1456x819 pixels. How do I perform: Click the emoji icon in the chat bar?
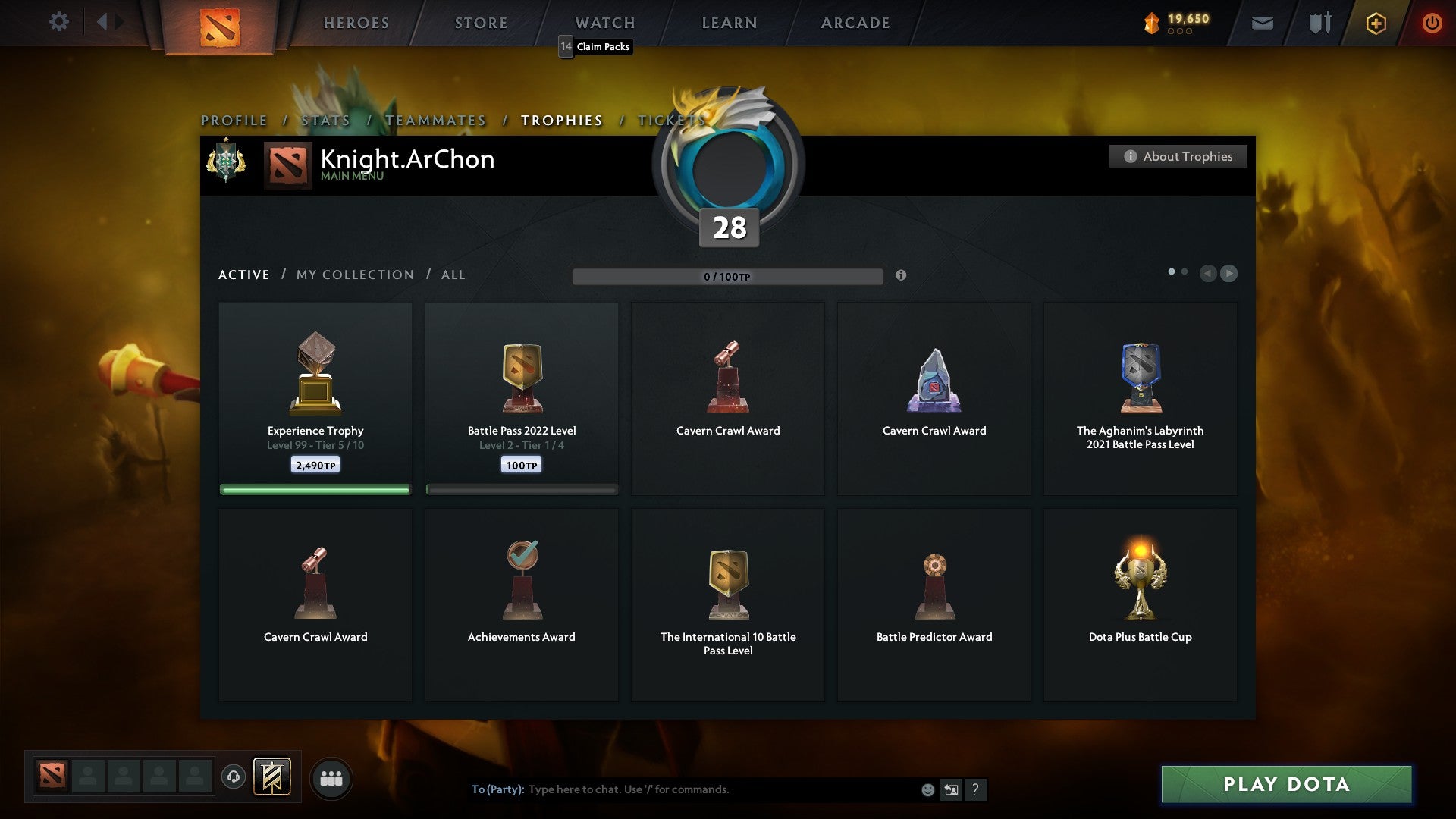coord(927,789)
